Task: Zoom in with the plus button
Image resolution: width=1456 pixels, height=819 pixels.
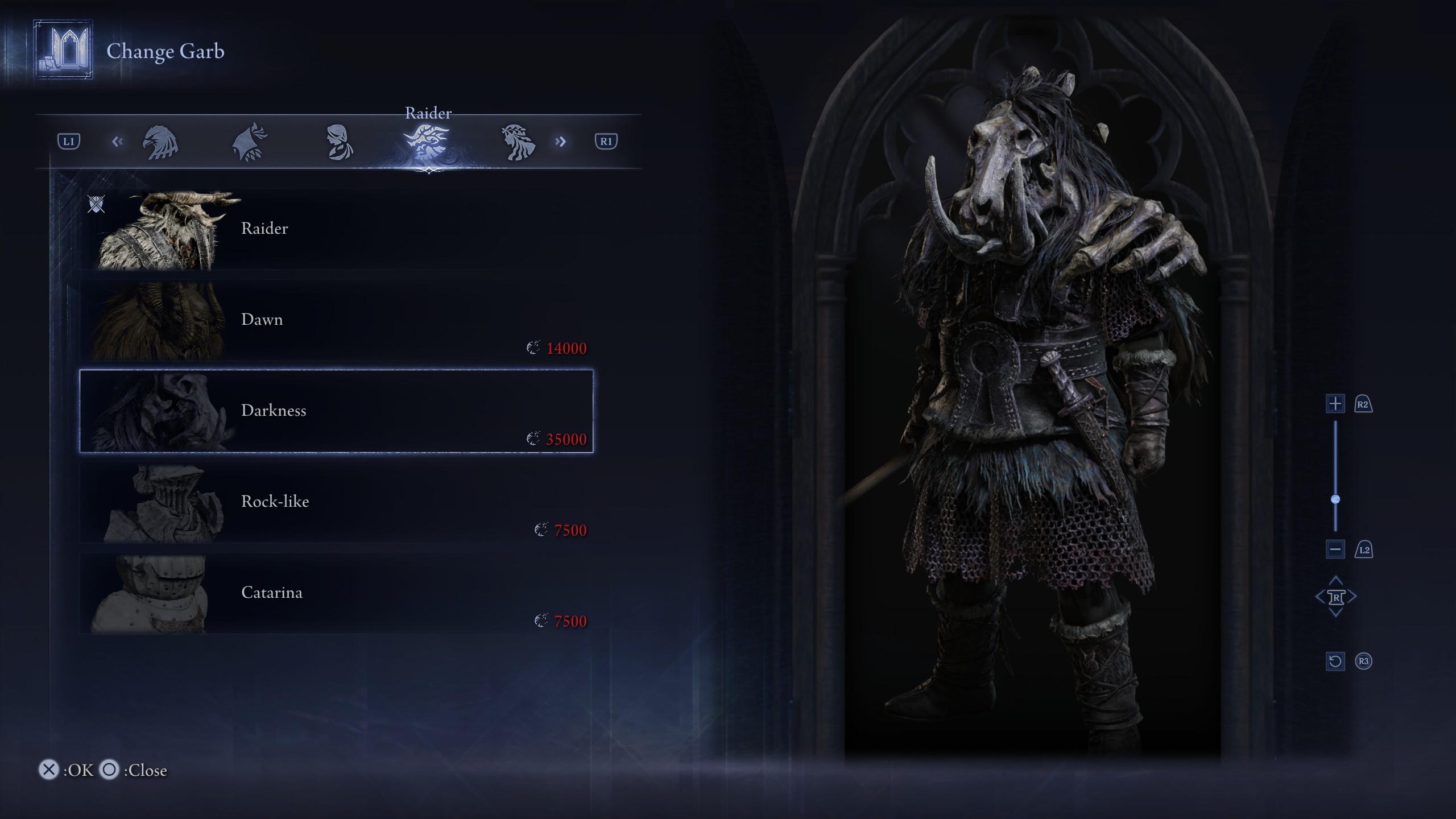Action: [x=1335, y=404]
